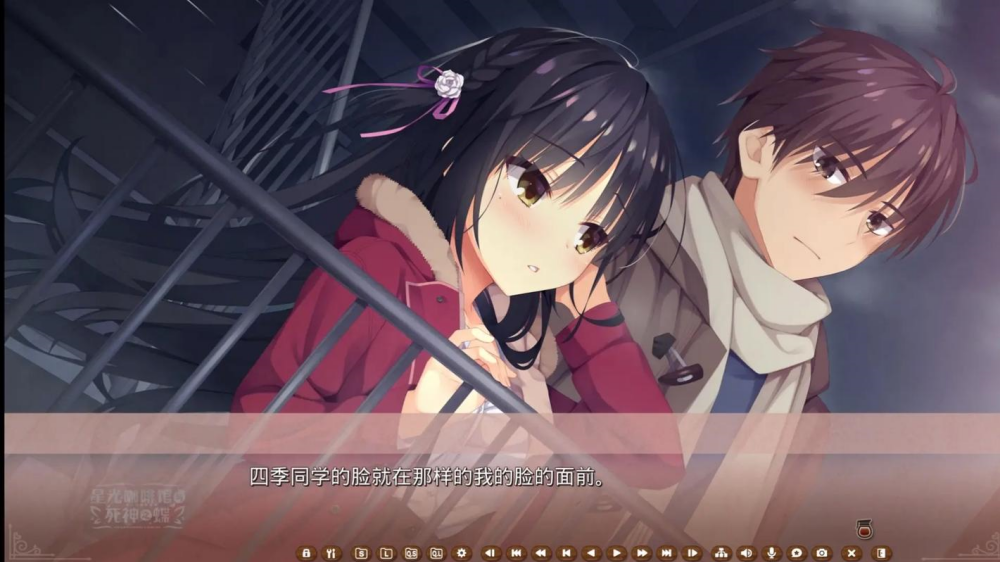
Task: Open the Load screen (L icon)
Action: [385, 552]
